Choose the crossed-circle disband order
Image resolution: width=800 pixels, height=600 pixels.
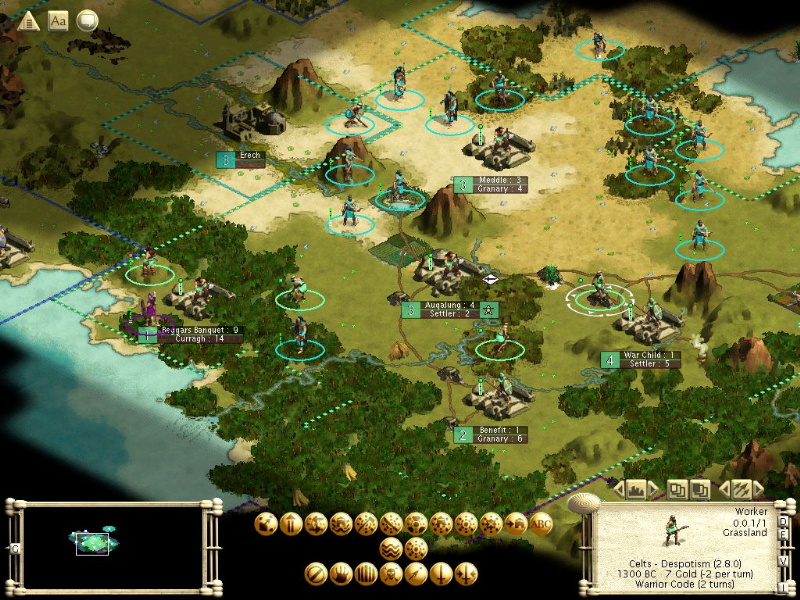click(x=316, y=574)
